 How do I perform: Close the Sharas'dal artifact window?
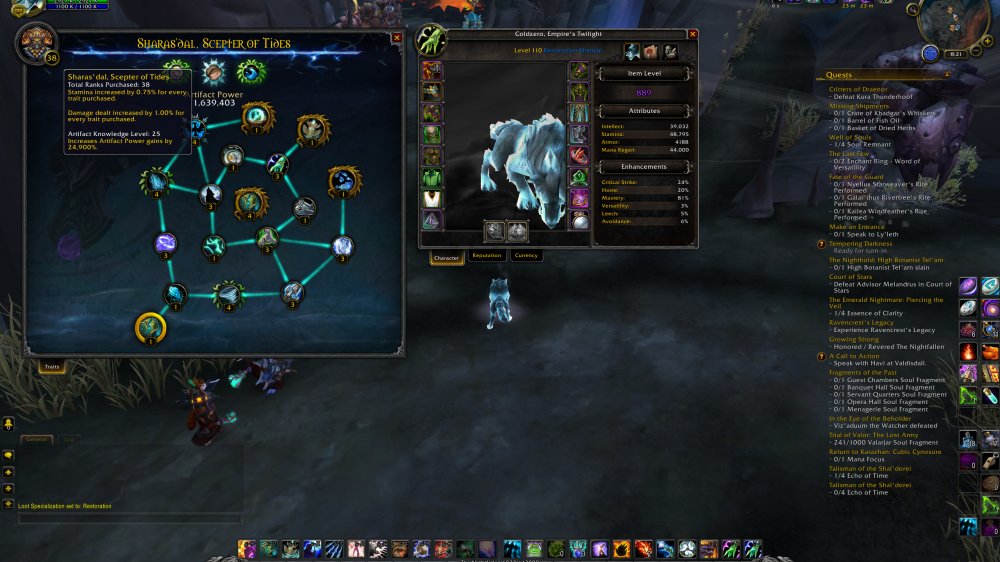click(397, 37)
